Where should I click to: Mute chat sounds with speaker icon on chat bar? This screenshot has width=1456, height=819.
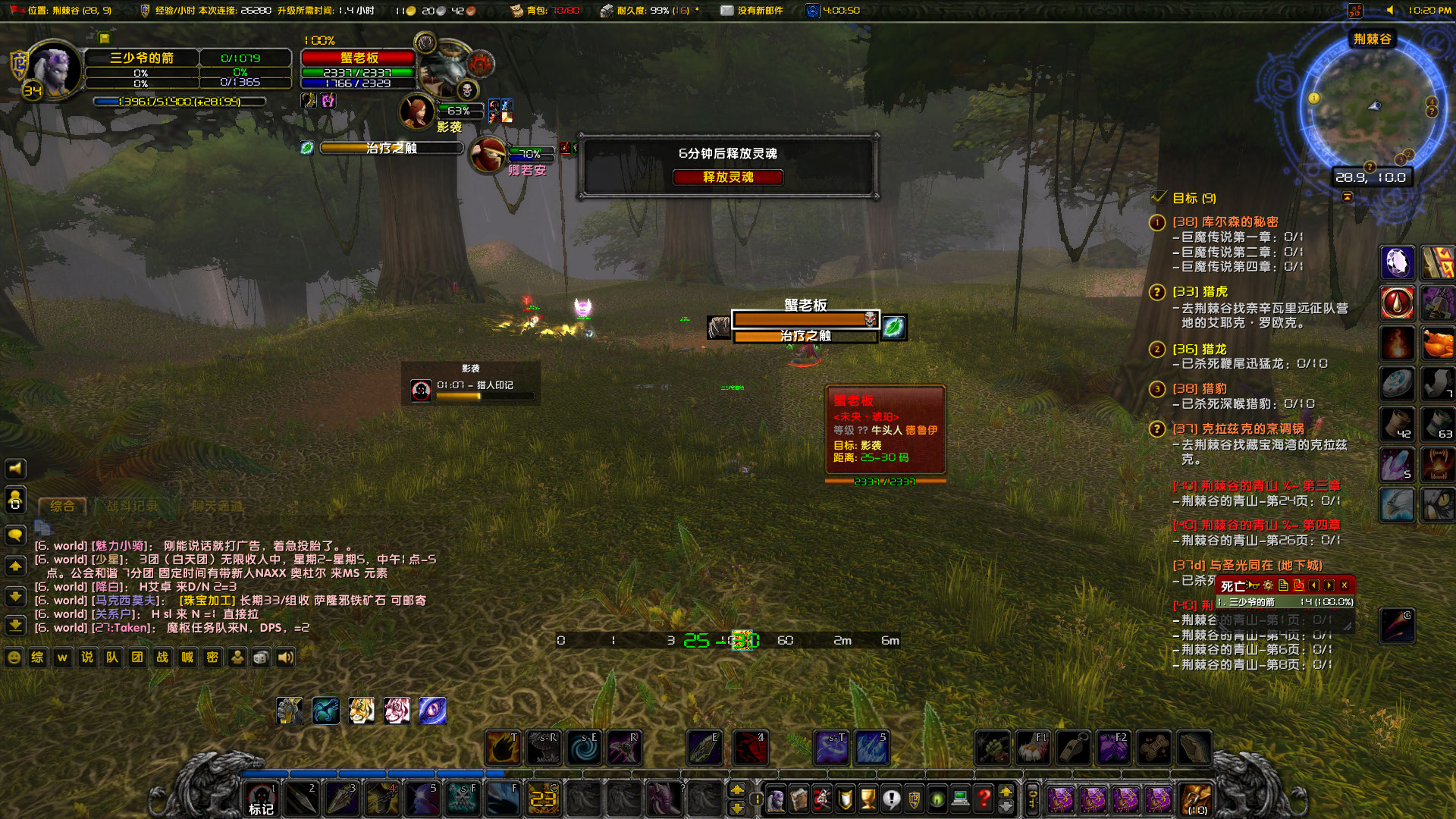click(284, 657)
